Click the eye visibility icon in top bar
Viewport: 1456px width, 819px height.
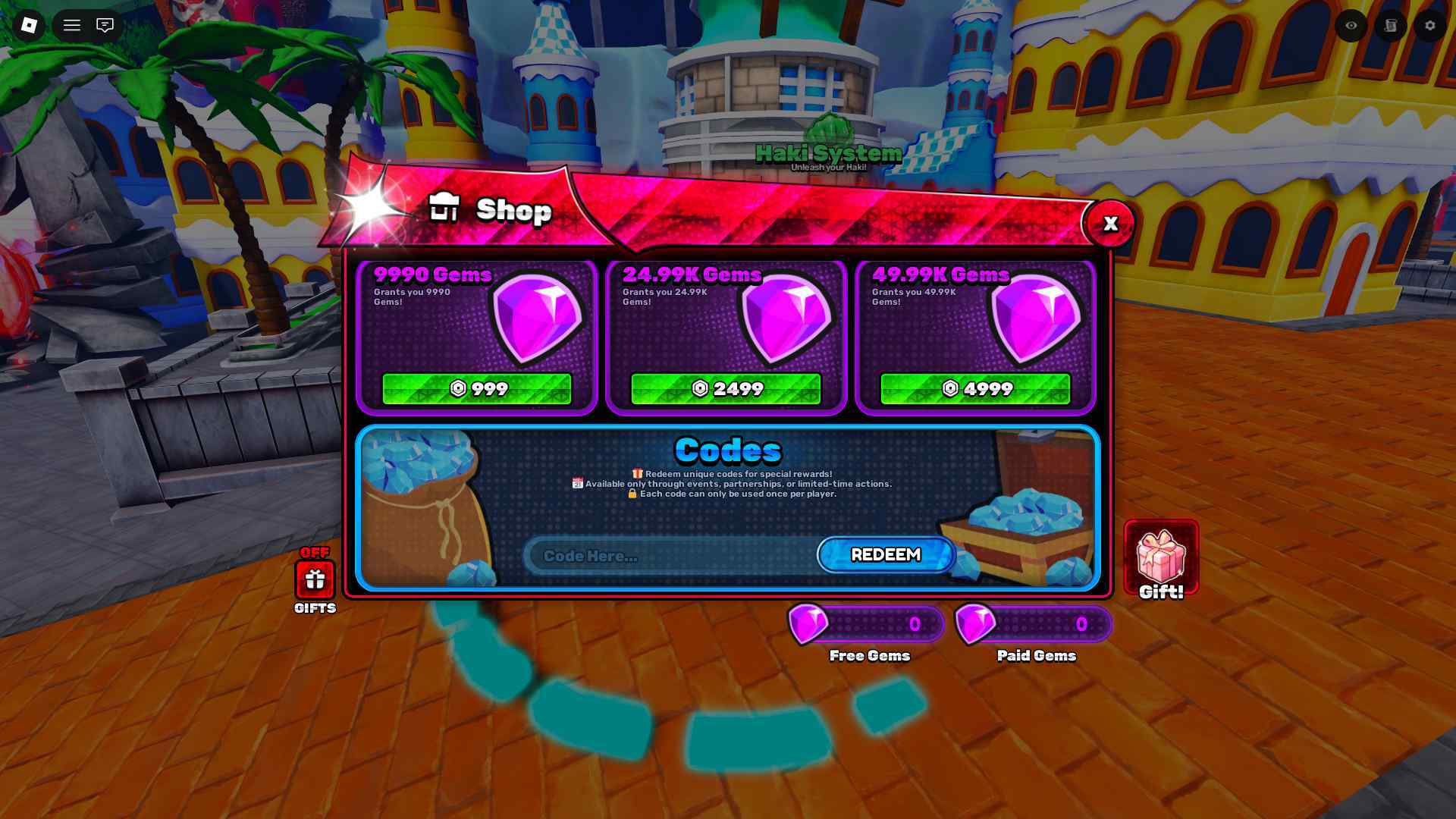coord(1351,26)
